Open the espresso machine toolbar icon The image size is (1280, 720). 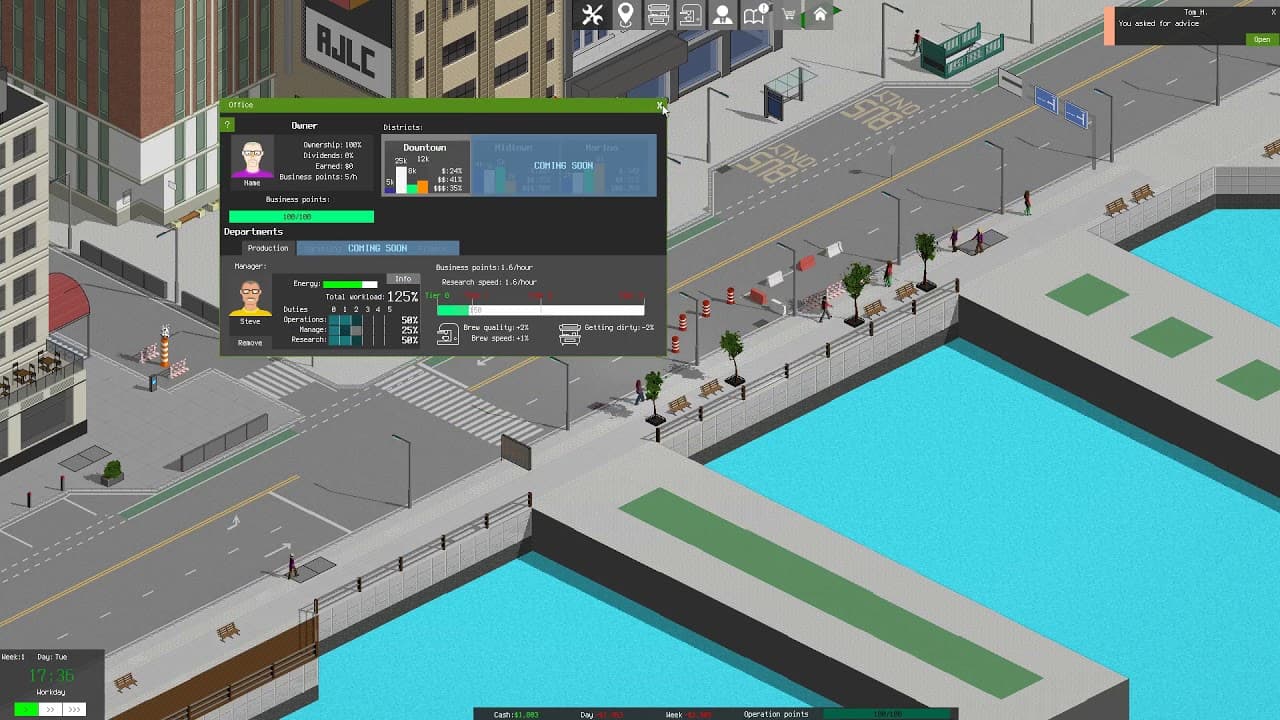pyautogui.click(x=690, y=15)
